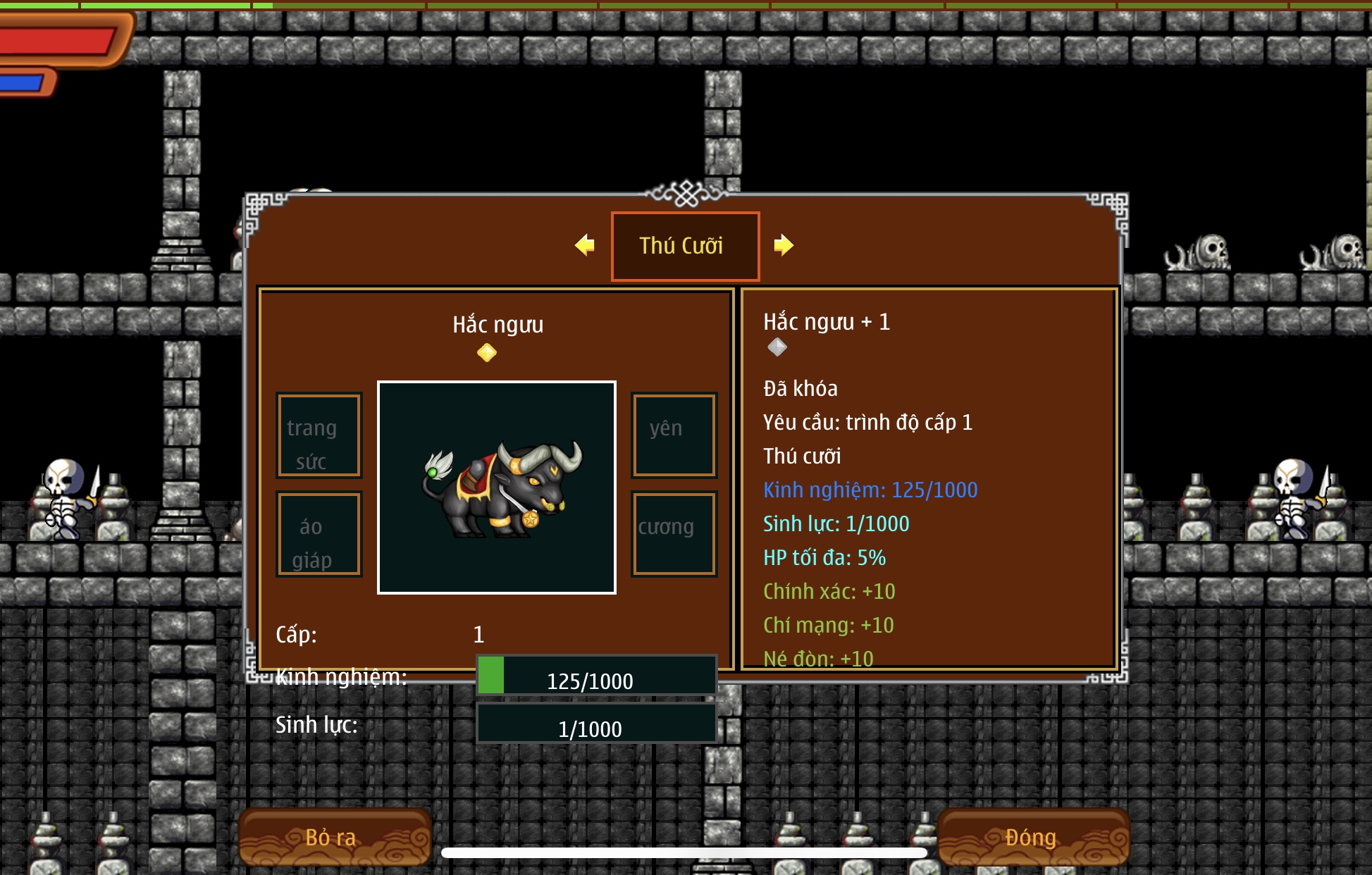Click the Hắc ngưu black ox portrait
This screenshot has width=1372, height=875.
coord(497,488)
